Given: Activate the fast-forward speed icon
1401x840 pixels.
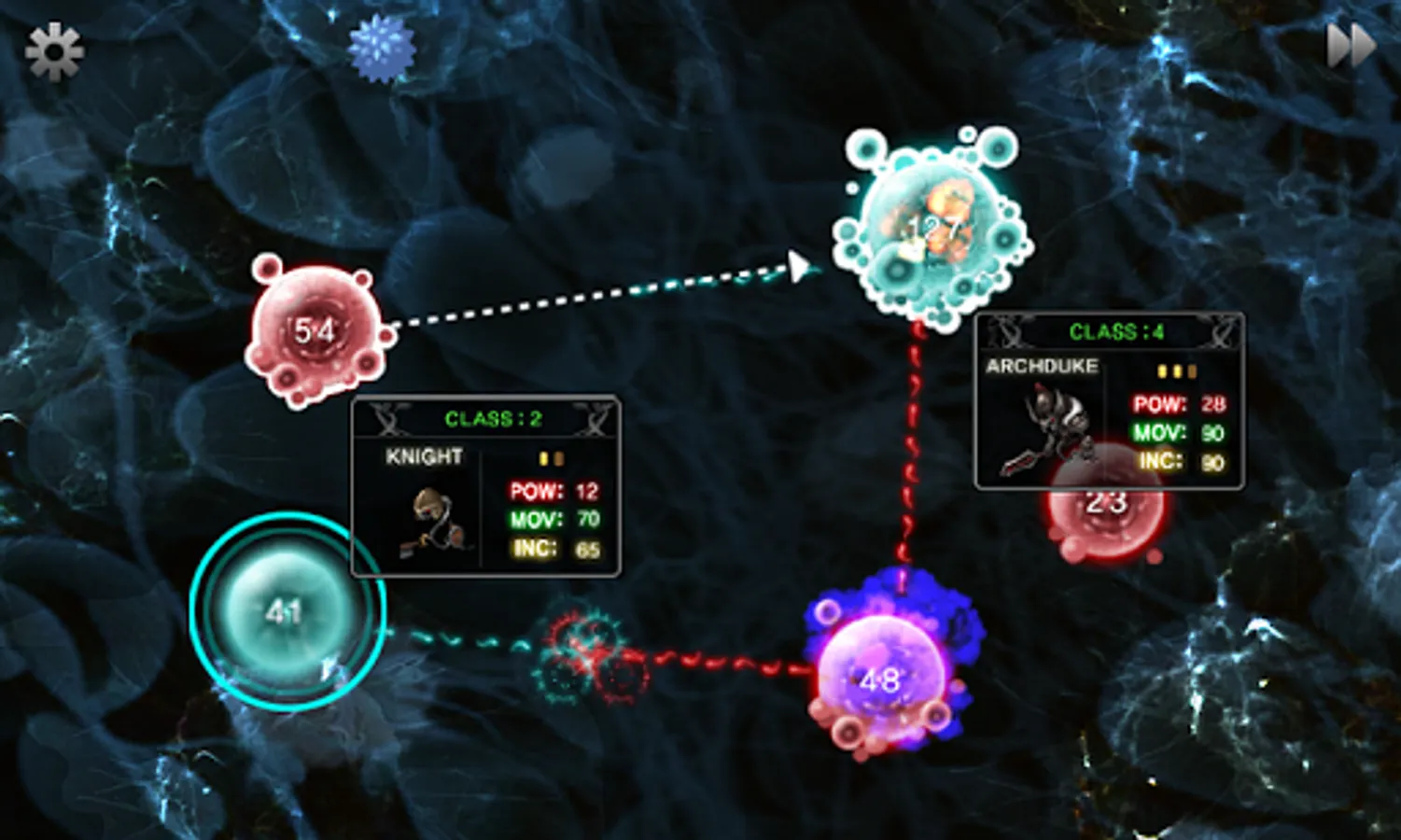Looking at the screenshot, I should 1351,44.
